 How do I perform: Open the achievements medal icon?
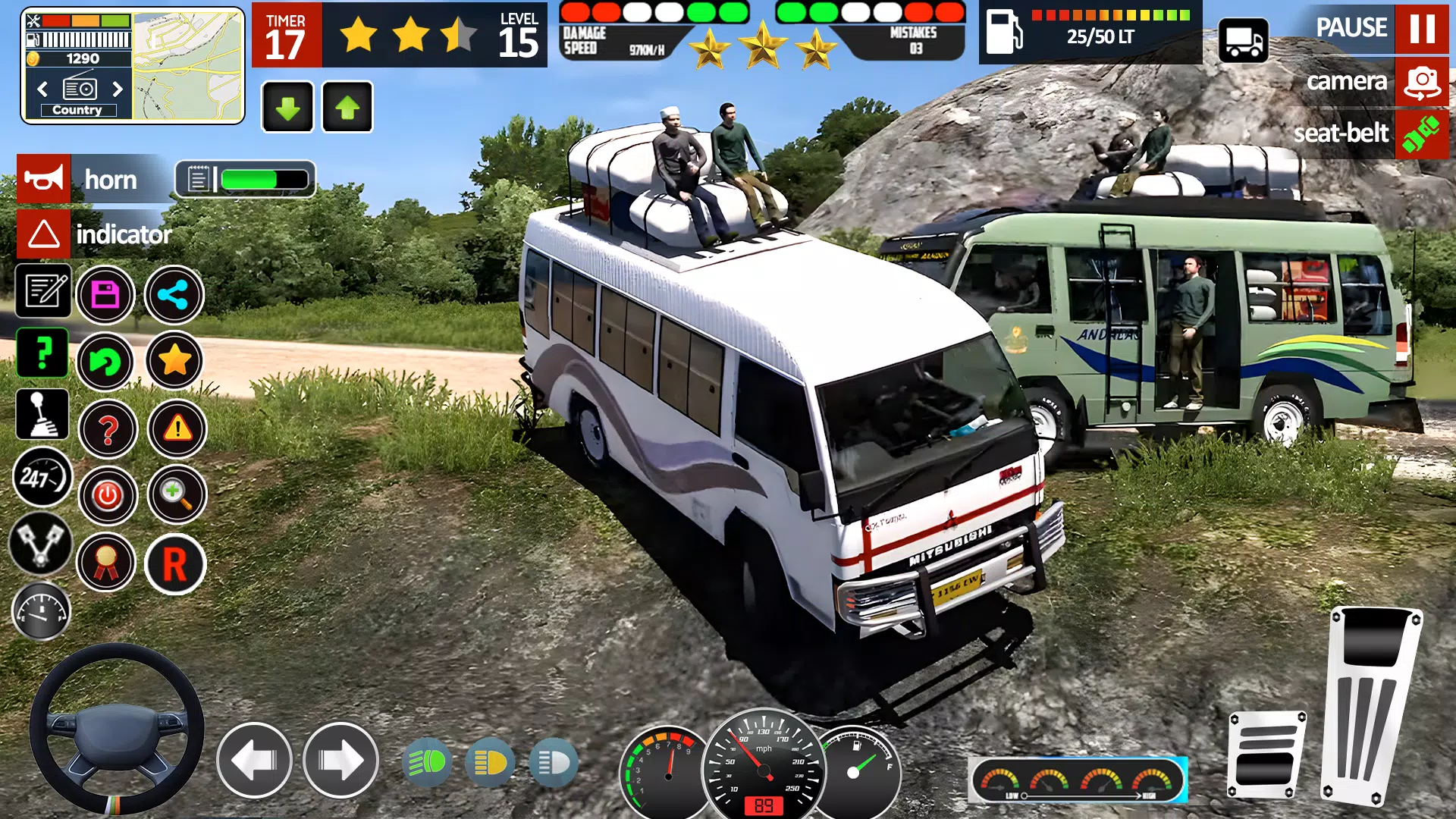click(108, 562)
